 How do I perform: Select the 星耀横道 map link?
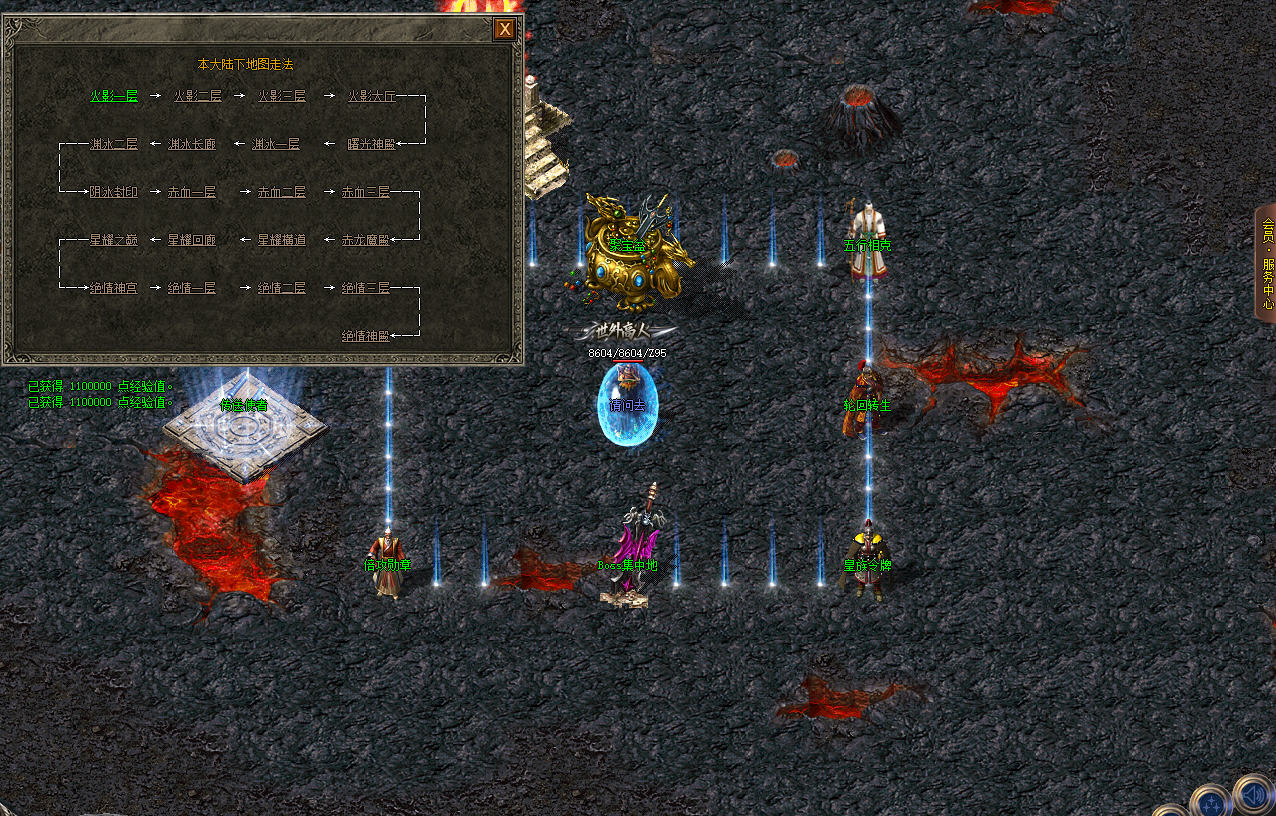282,240
